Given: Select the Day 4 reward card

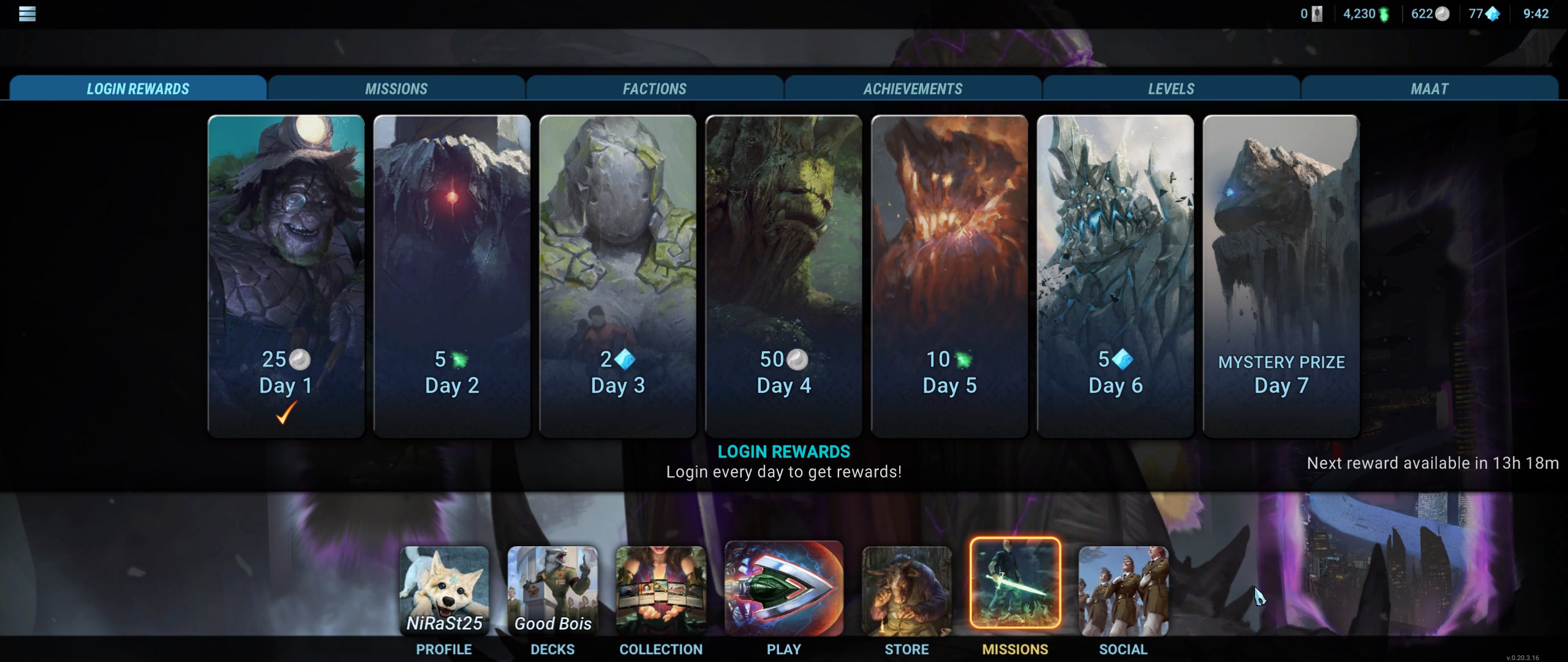Looking at the screenshot, I should tap(783, 276).
